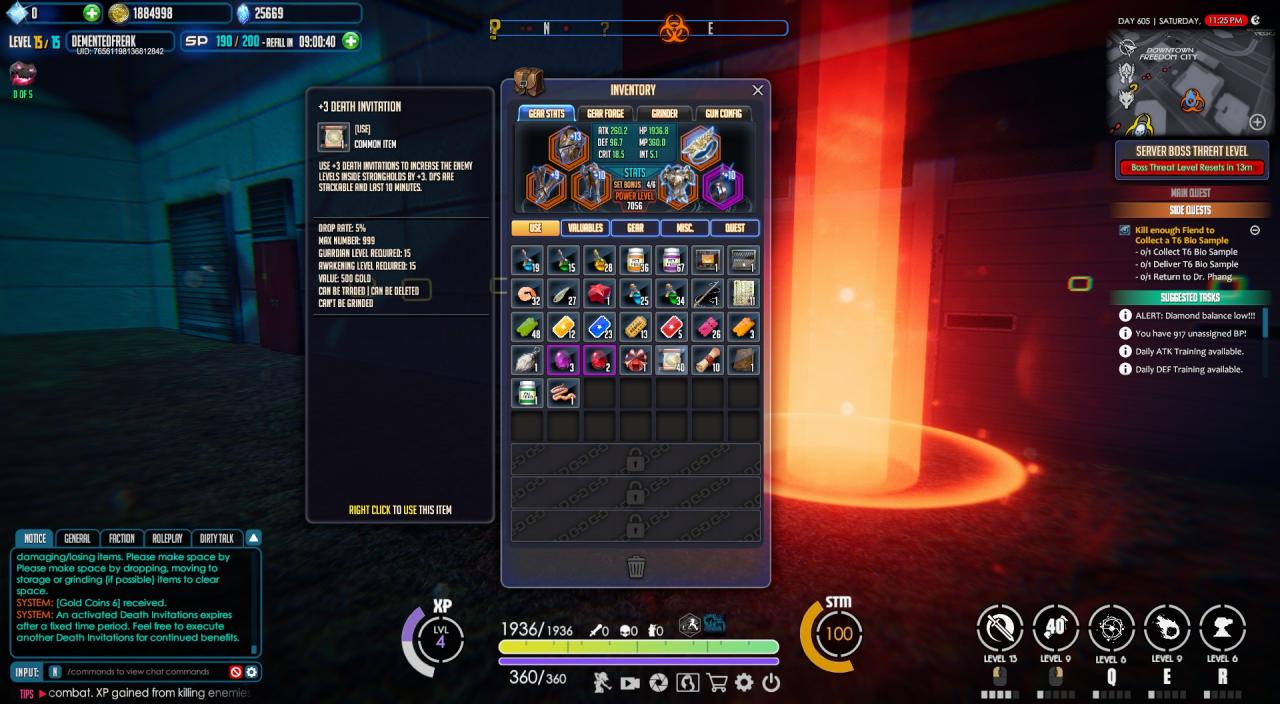Viewport: 1280px width, 704px height.
Task: Expand the minimap with the plus button
Action: tap(1257, 122)
